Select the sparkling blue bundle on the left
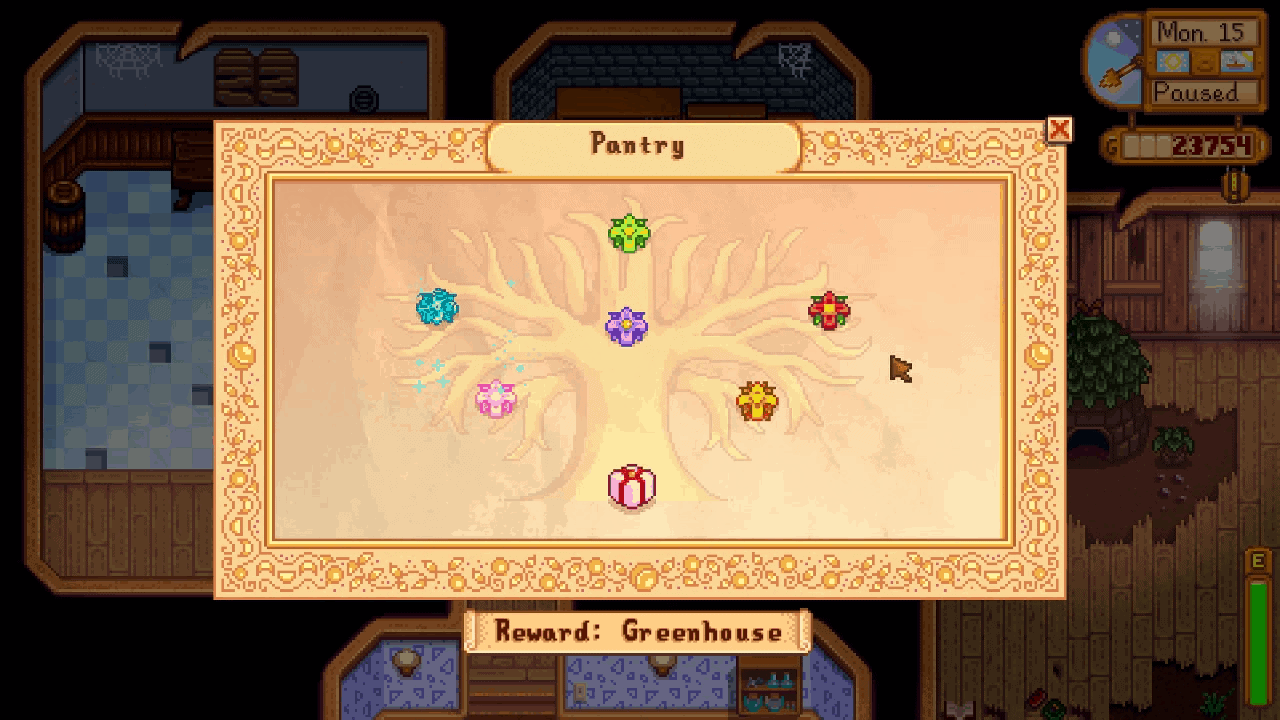The width and height of the screenshot is (1280, 720). click(x=437, y=309)
